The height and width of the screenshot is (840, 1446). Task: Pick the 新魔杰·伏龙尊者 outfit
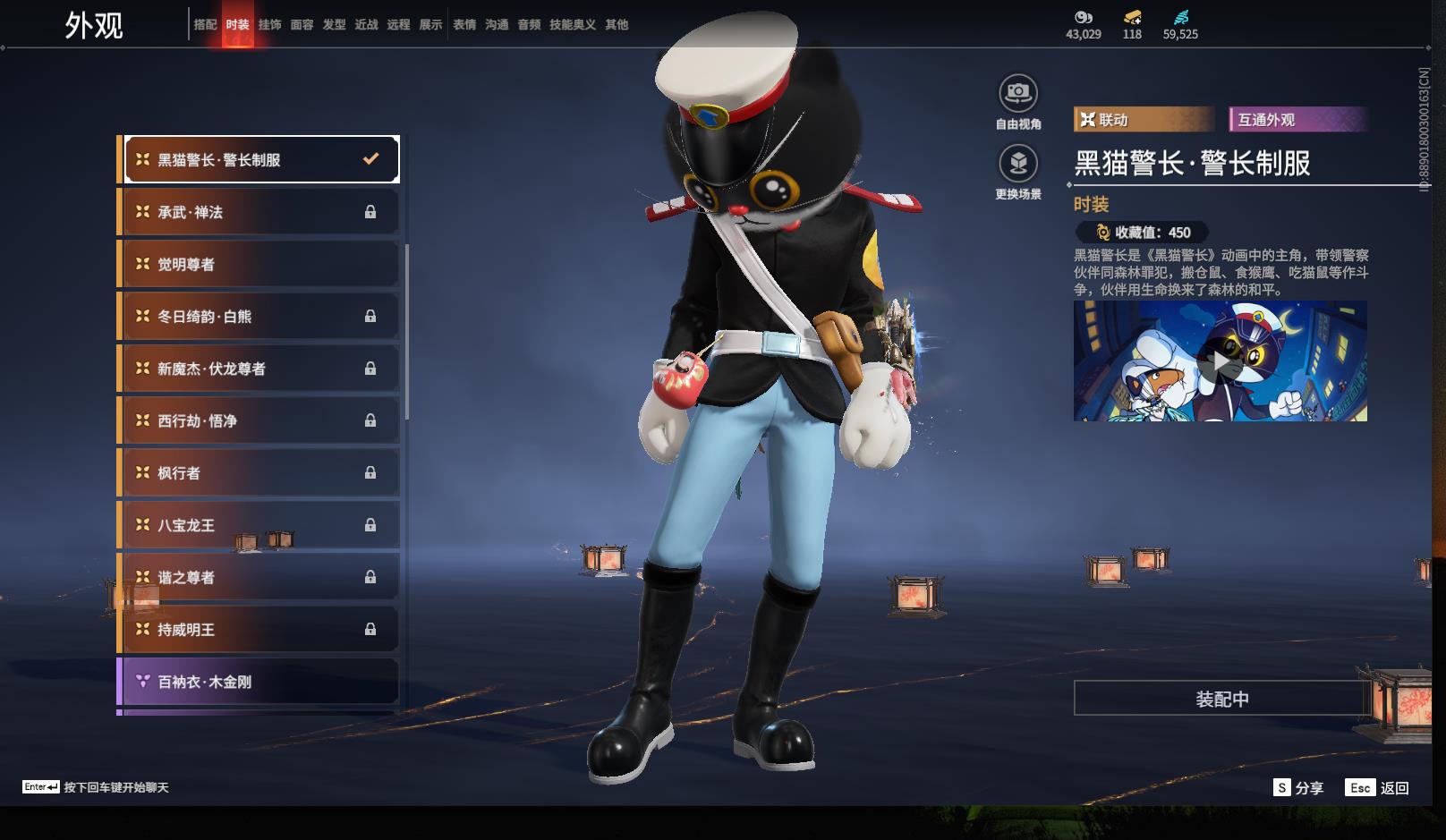tap(259, 369)
